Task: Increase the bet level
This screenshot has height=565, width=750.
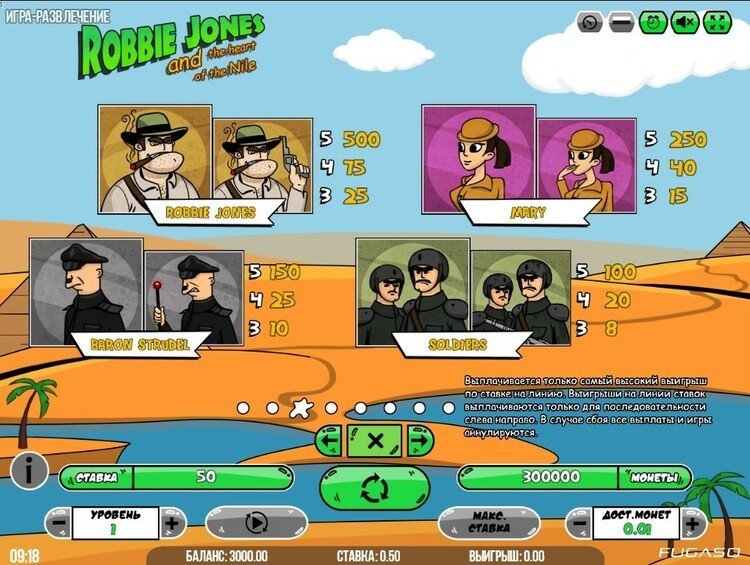Action: coord(172,522)
